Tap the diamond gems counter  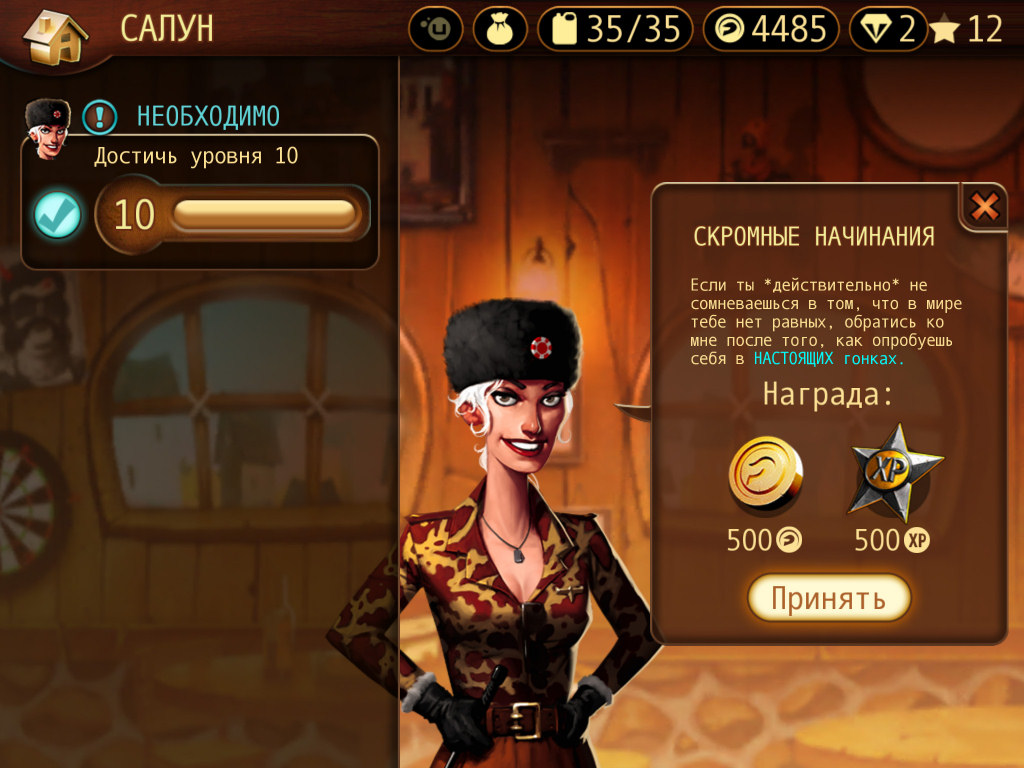point(887,29)
